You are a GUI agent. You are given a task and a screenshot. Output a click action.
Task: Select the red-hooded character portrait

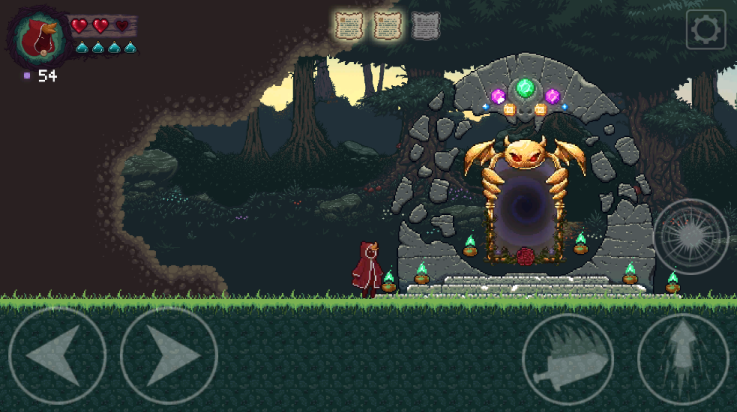39,37
